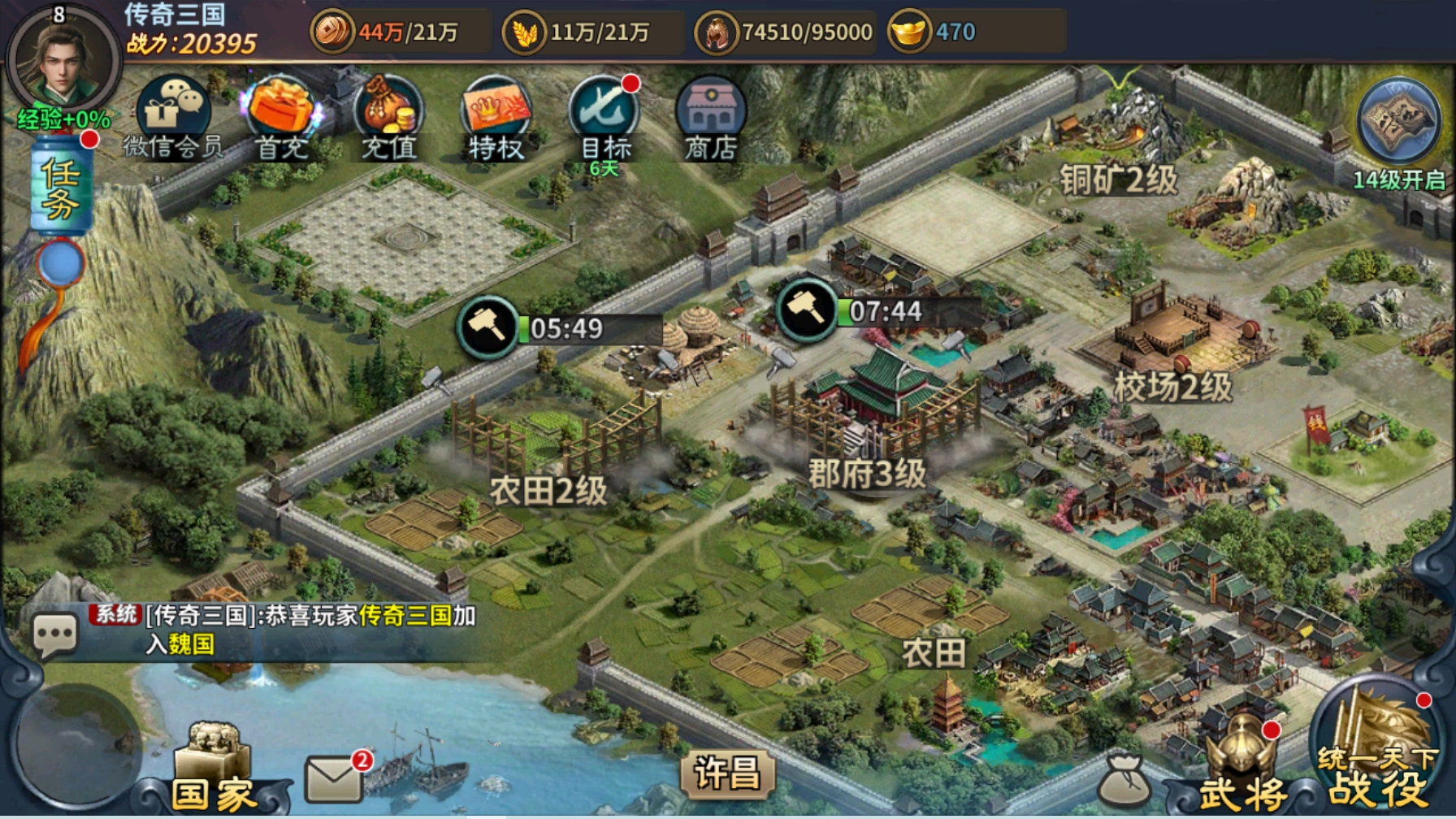Select the 07:44 construction hammer timer
This screenshot has width=1456, height=819.
[x=808, y=310]
